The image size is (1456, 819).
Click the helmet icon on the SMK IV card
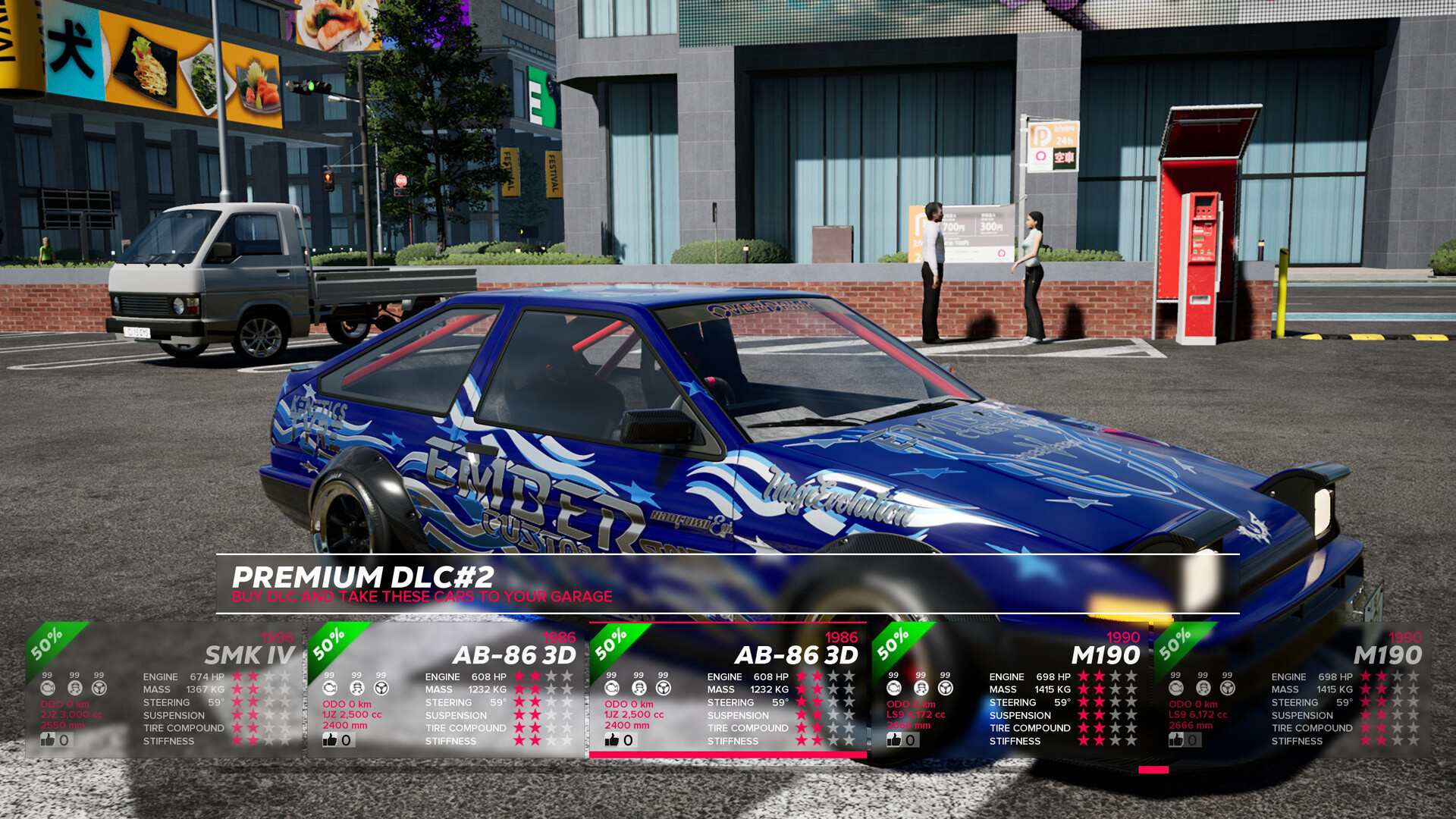(x=74, y=689)
